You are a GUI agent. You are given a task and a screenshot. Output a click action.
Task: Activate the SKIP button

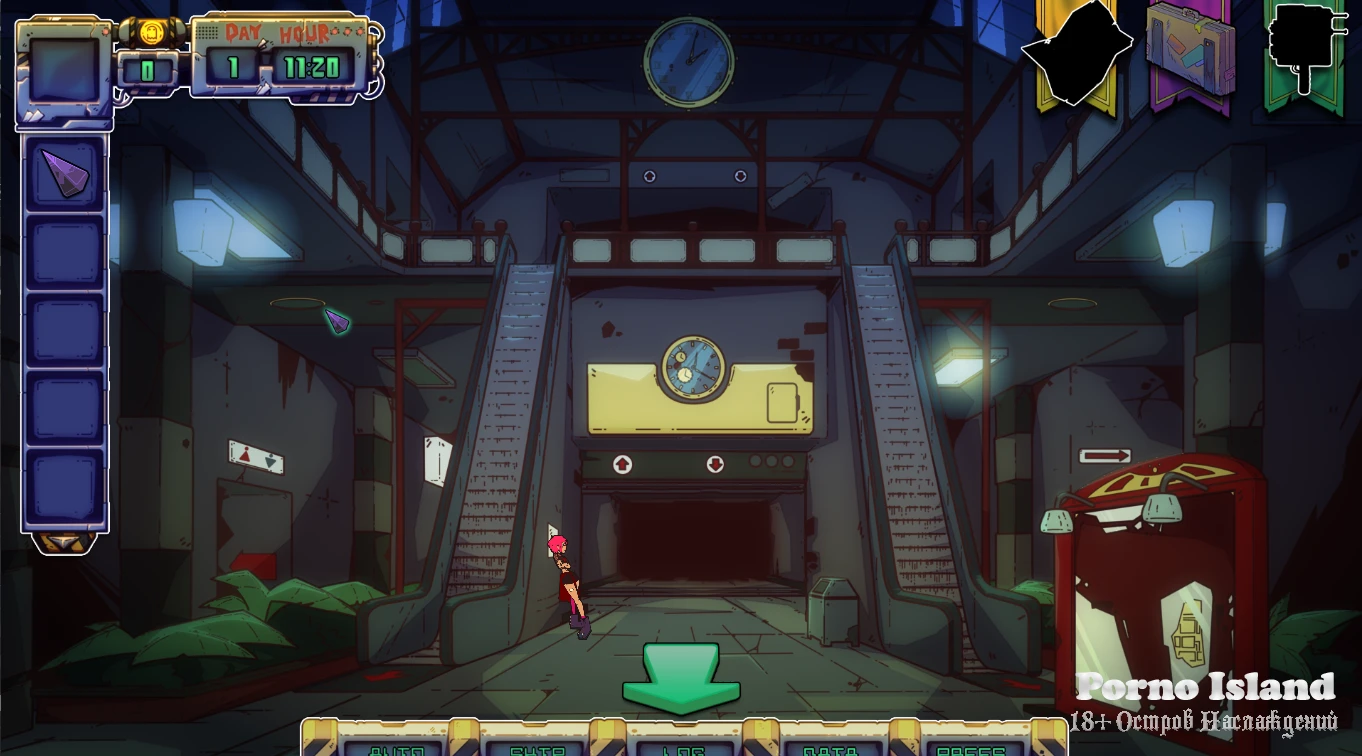coord(537,745)
